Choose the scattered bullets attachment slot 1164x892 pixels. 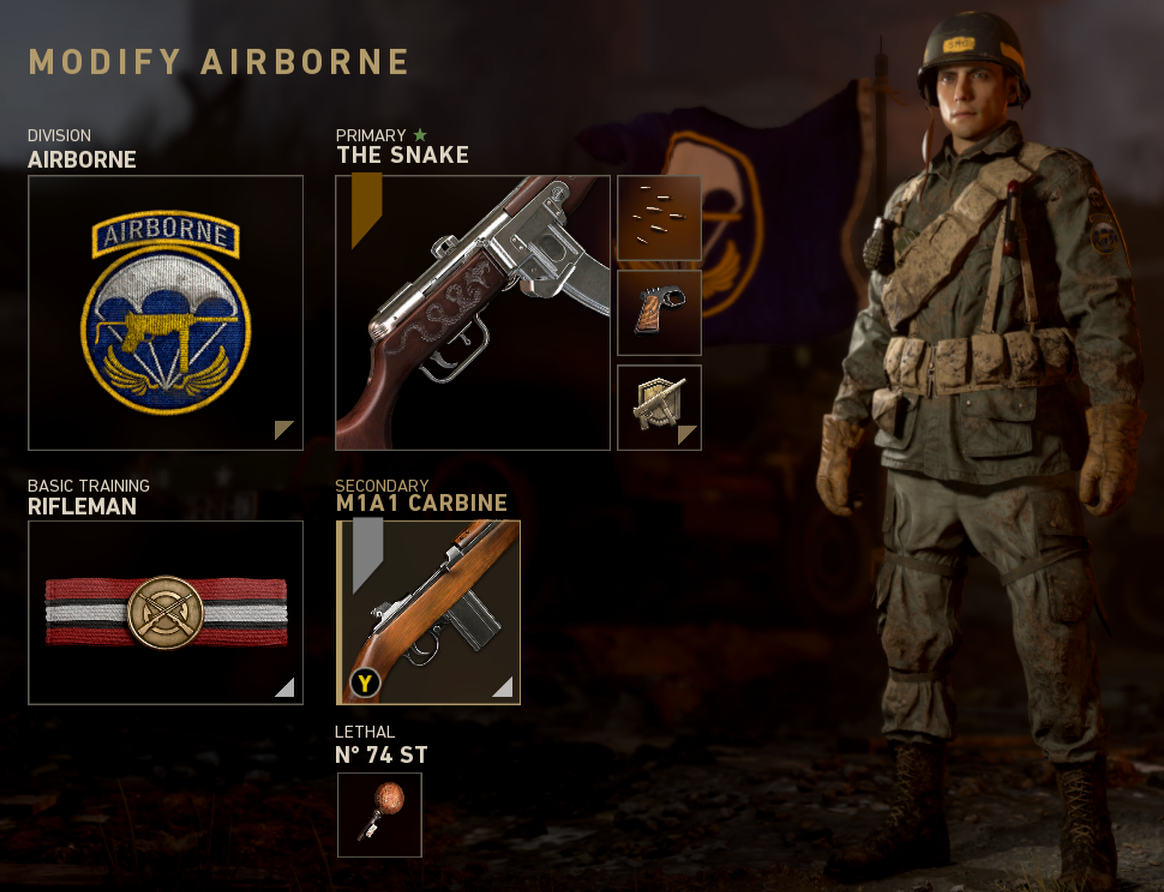pos(659,218)
